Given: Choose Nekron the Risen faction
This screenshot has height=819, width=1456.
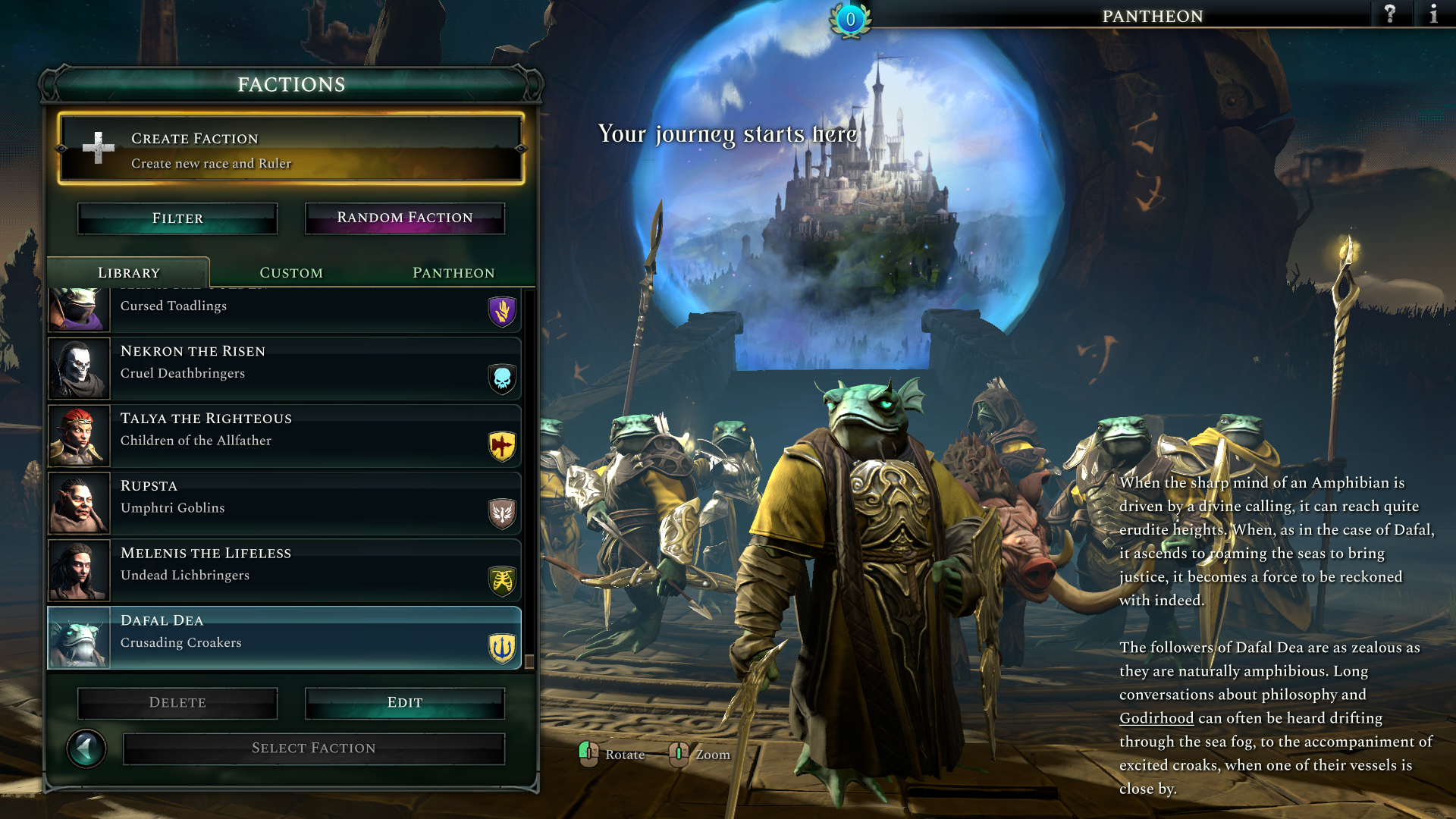Looking at the screenshot, I should pos(284,369).
